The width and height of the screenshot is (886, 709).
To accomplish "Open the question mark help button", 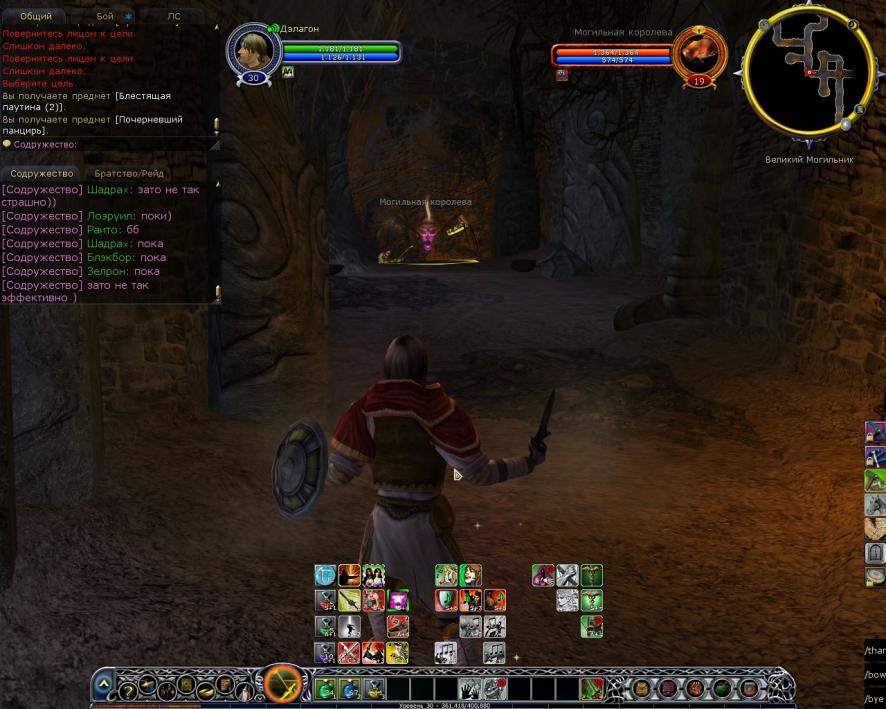I will [127, 689].
